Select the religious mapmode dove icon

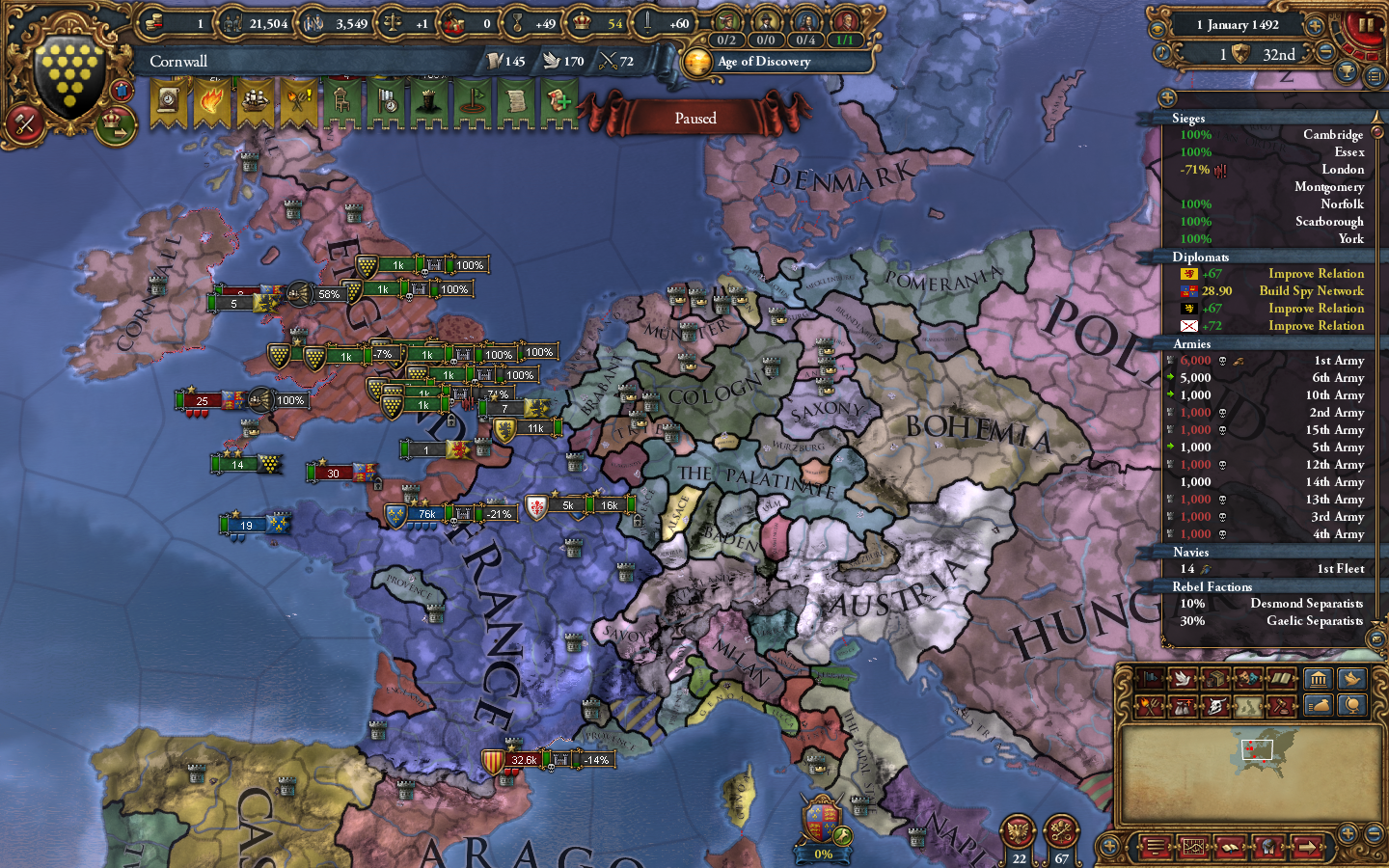coord(1183,678)
